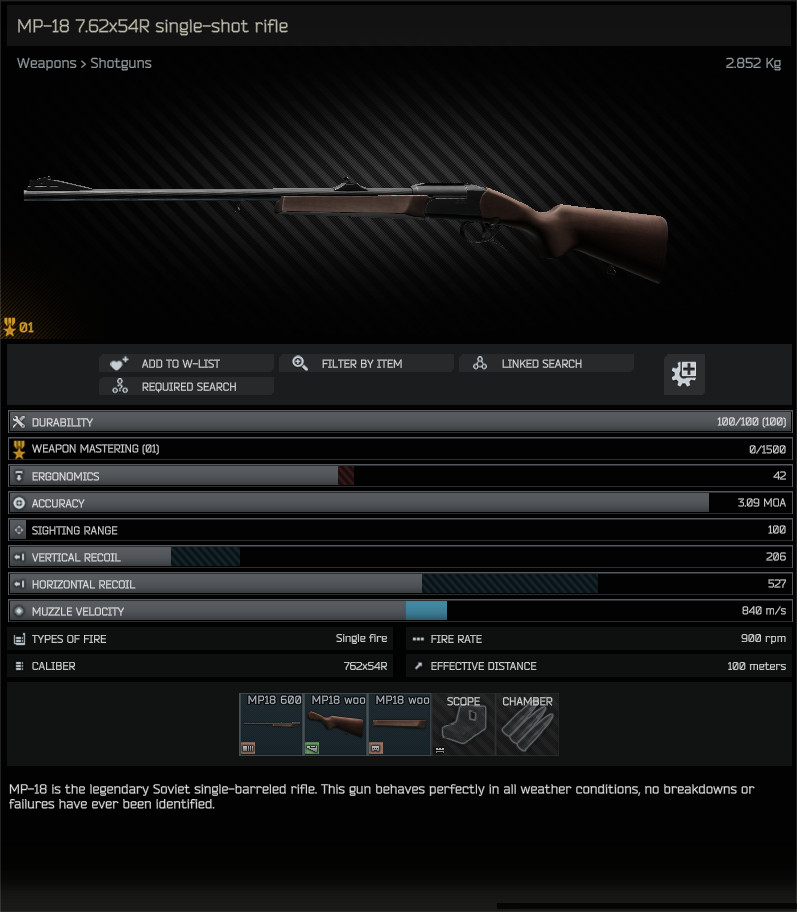797x912 pixels.
Task: Select the MP18 wooden handguard slot
Action: (399, 724)
